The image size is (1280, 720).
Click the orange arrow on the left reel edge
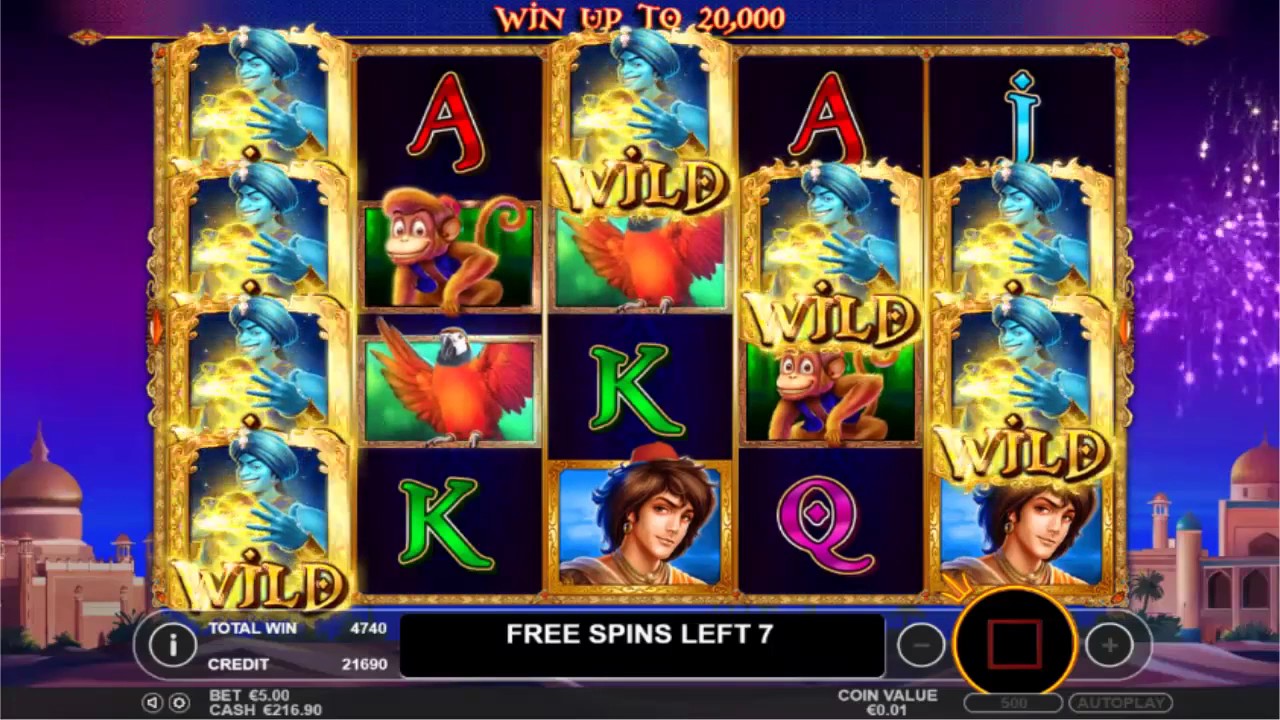155,323
